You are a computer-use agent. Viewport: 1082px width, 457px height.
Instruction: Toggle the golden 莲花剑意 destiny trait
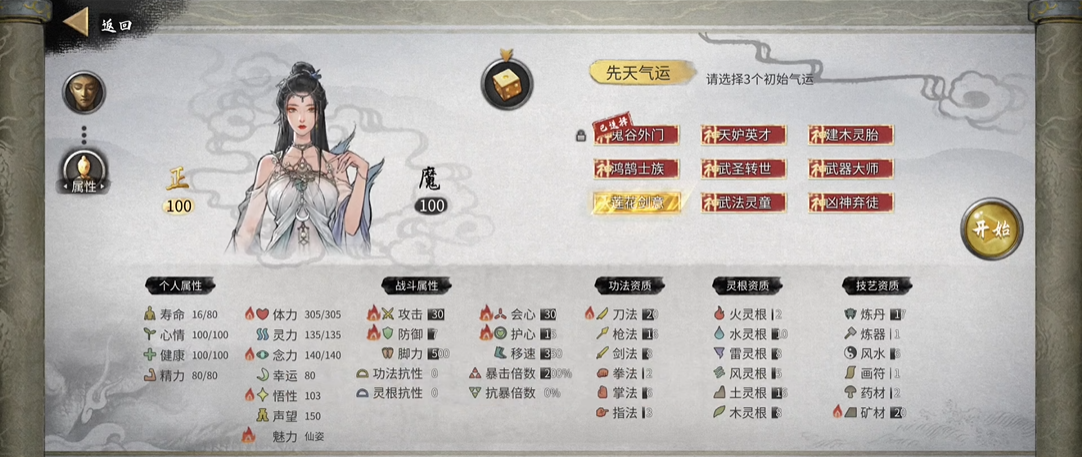pos(637,202)
